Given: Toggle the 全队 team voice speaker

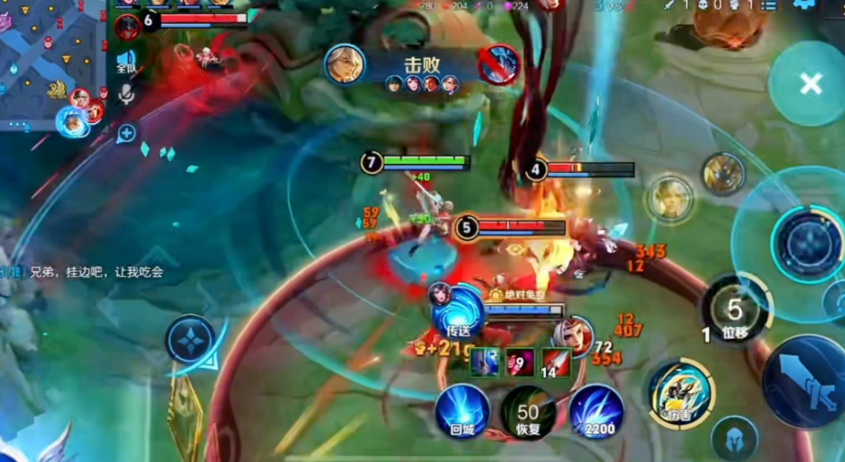Looking at the screenshot, I should point(126,61).
